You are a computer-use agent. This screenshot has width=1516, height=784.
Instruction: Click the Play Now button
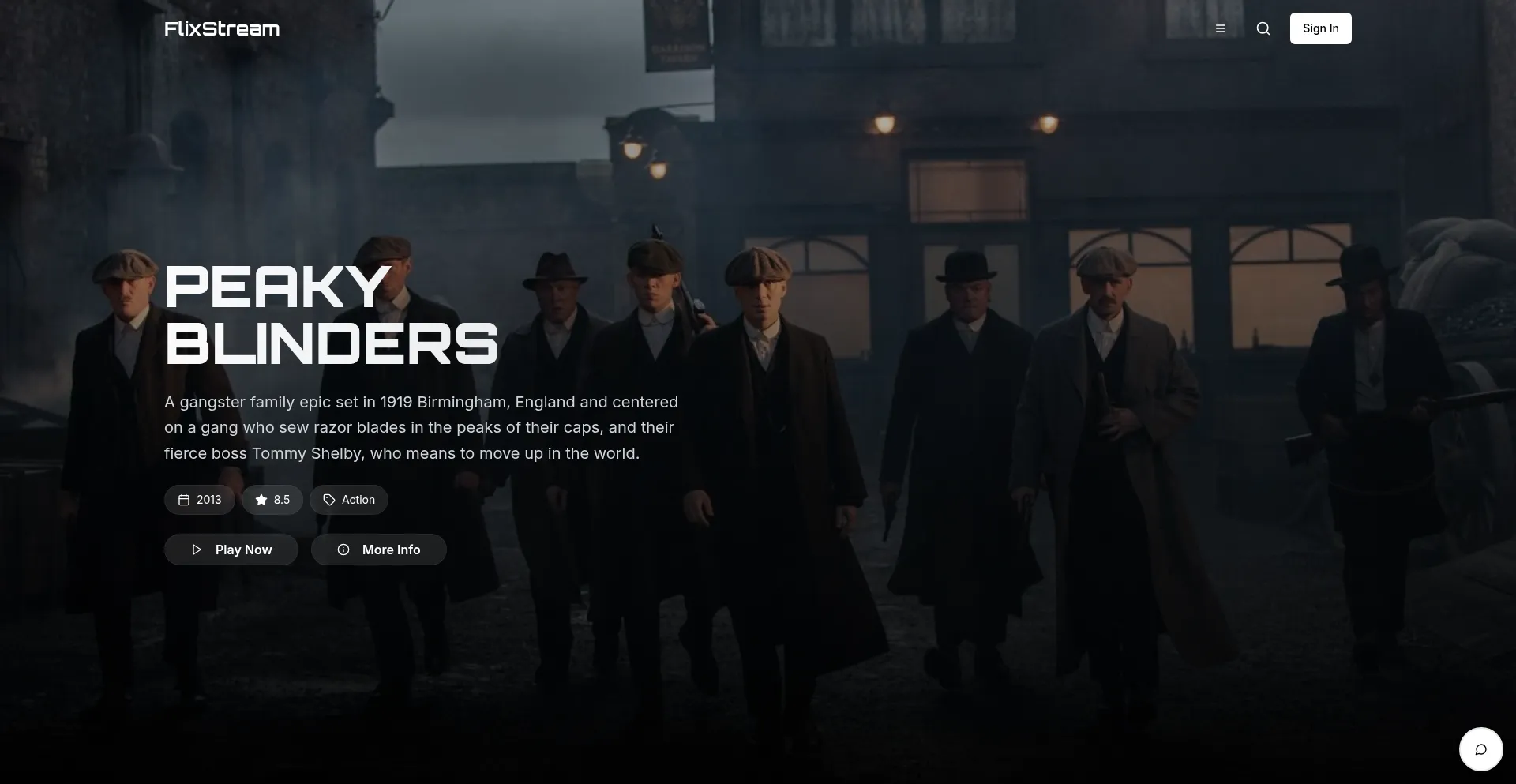click(231, 550)
